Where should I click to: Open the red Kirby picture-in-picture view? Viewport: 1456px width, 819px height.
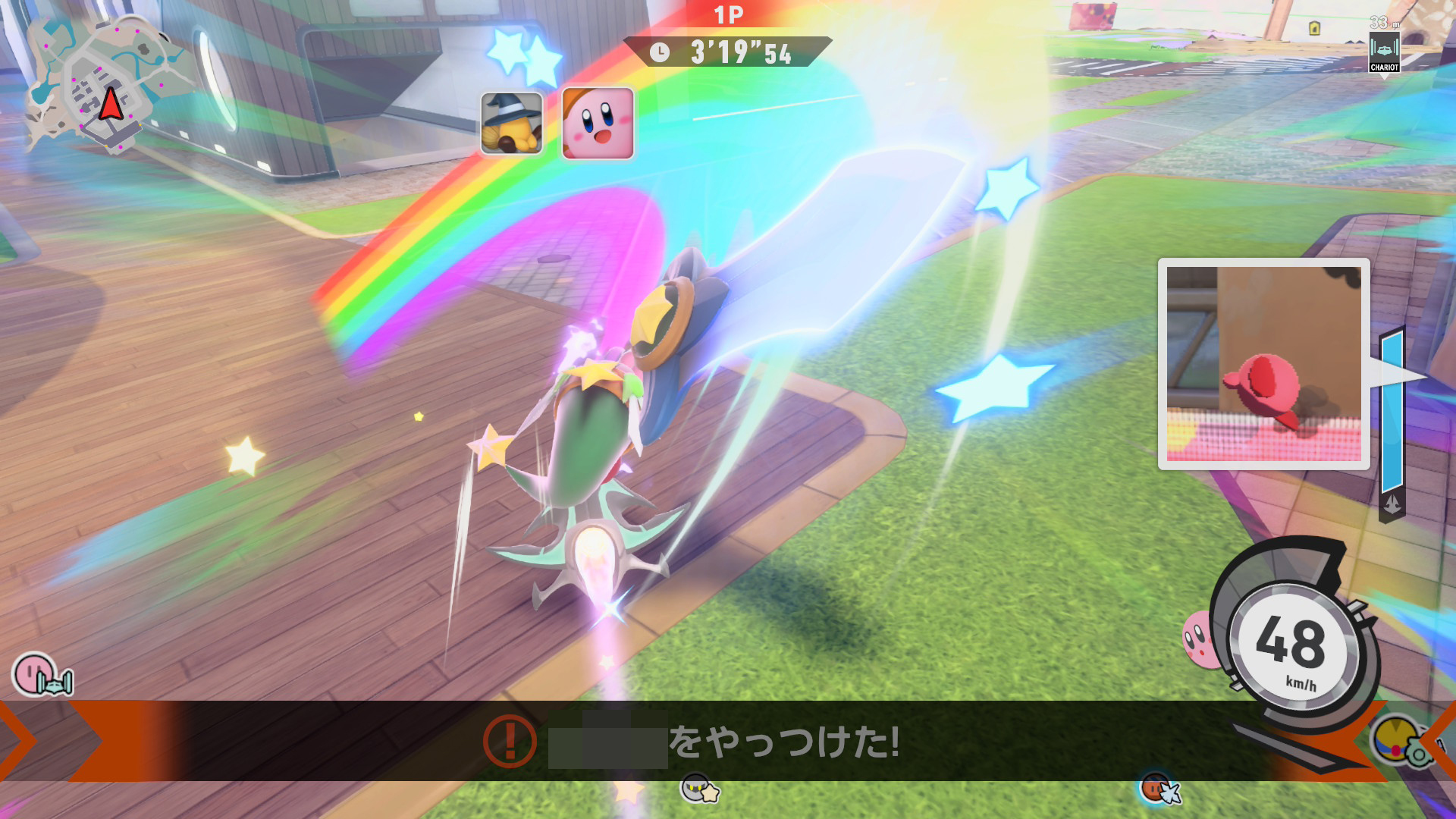[1263, 364]
